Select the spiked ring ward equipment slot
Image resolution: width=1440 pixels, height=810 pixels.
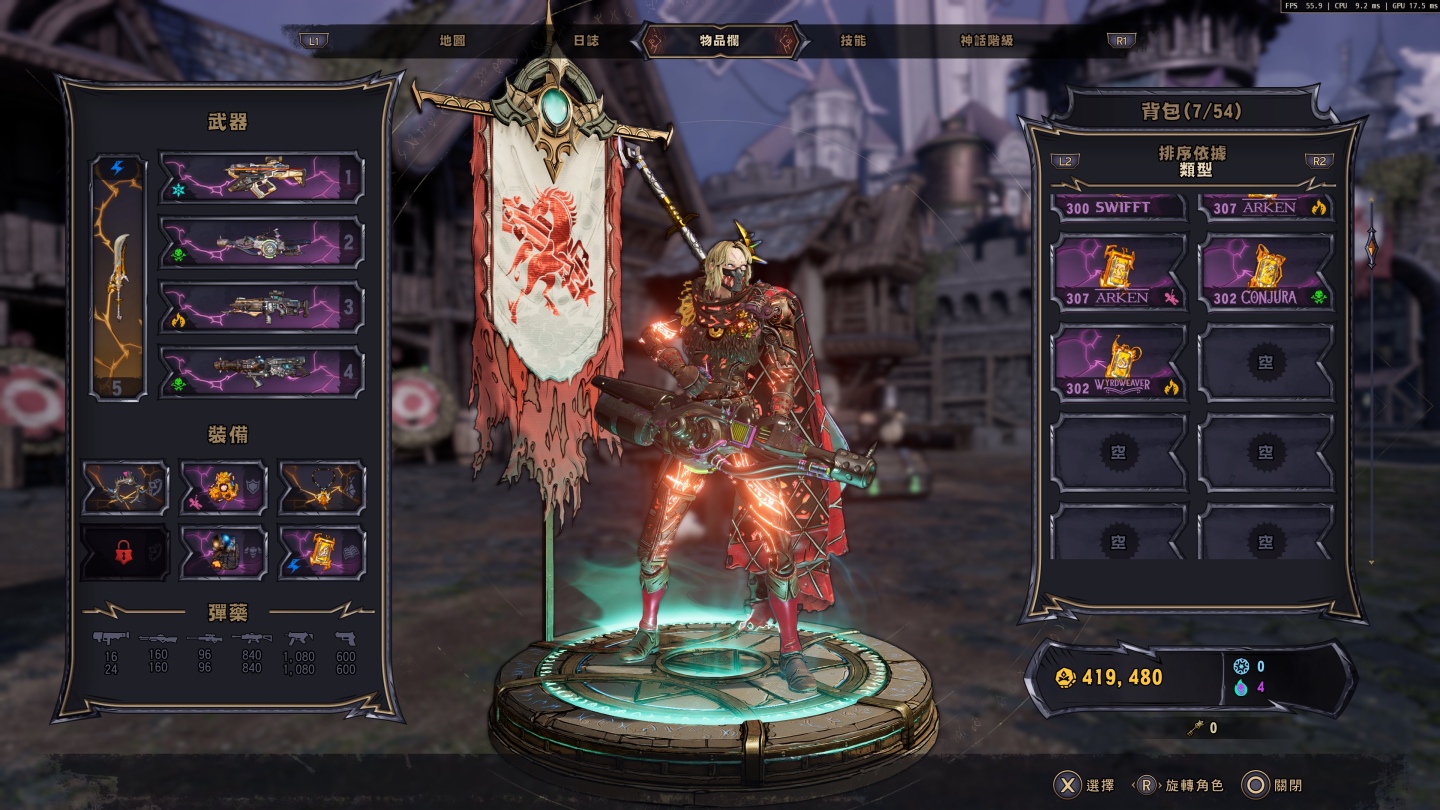[x=125, y=488]
